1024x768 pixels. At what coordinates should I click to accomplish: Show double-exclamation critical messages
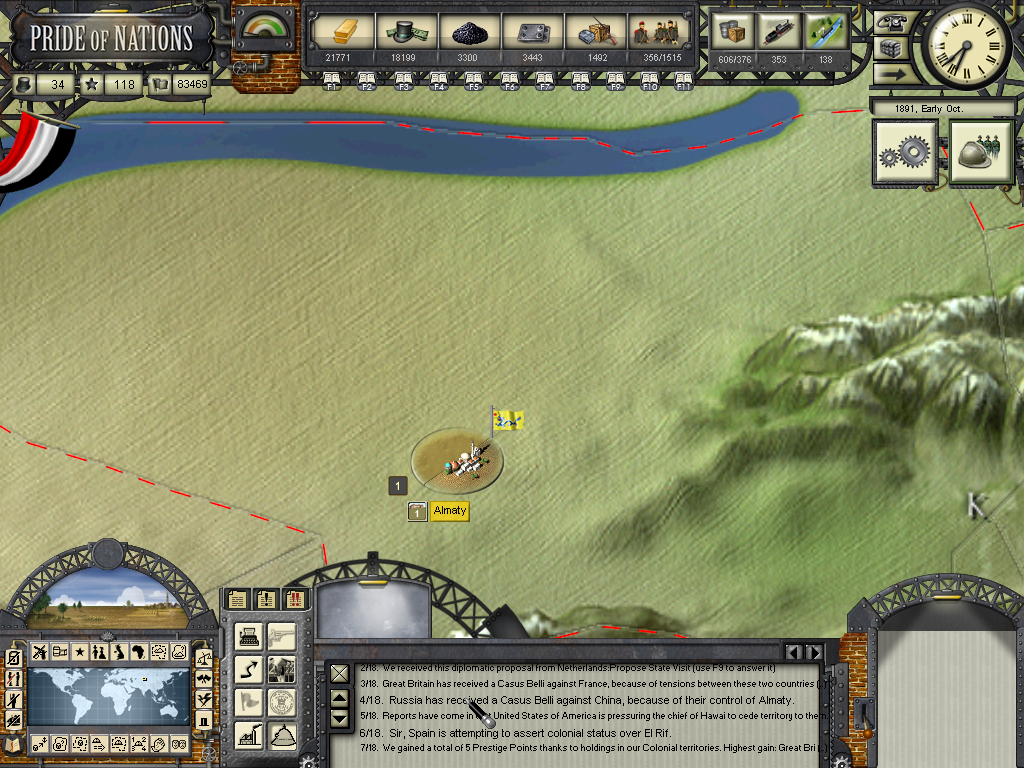pos(295,599)
